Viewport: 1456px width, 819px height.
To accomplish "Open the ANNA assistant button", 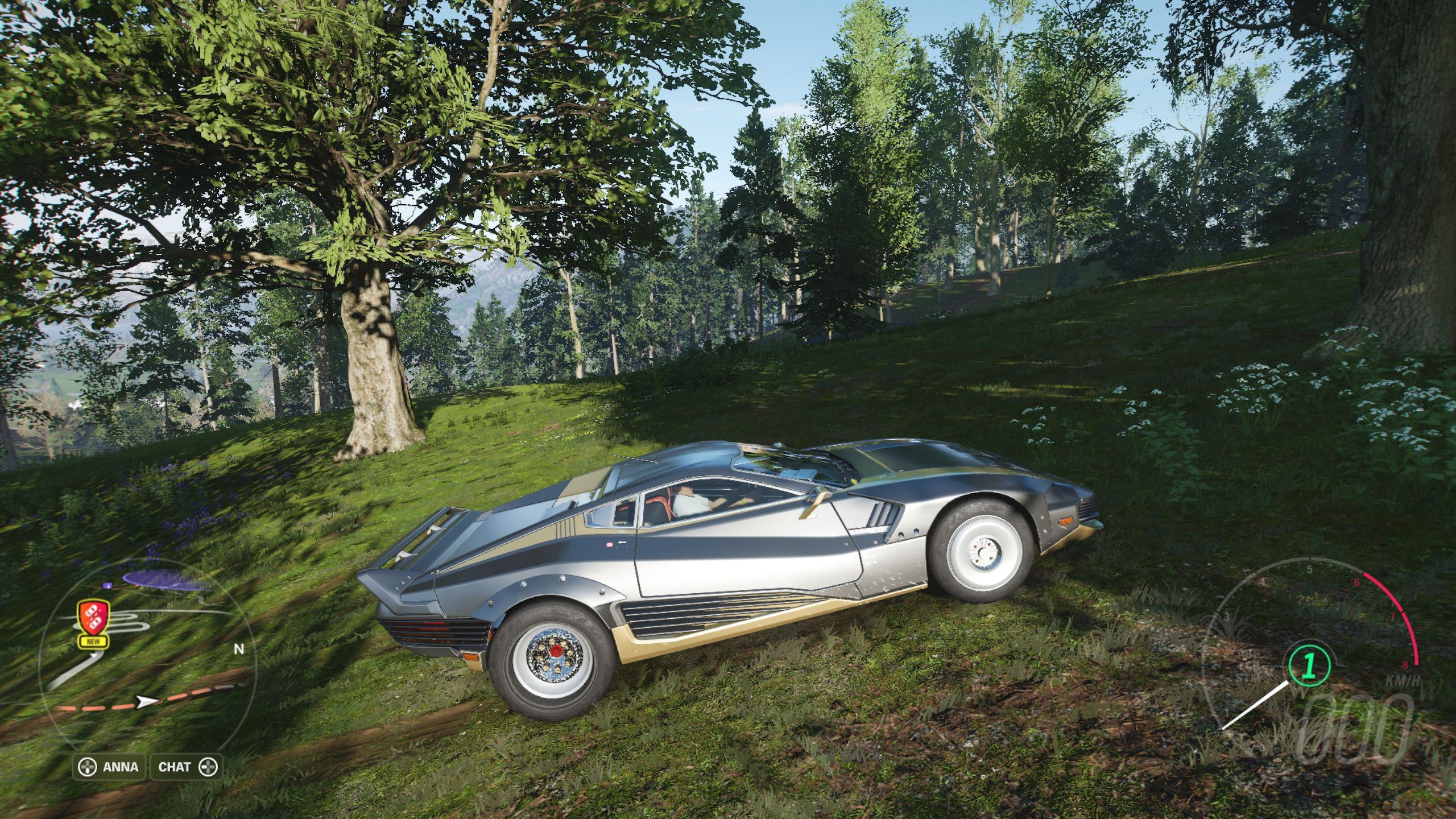I will coord(110,767).
